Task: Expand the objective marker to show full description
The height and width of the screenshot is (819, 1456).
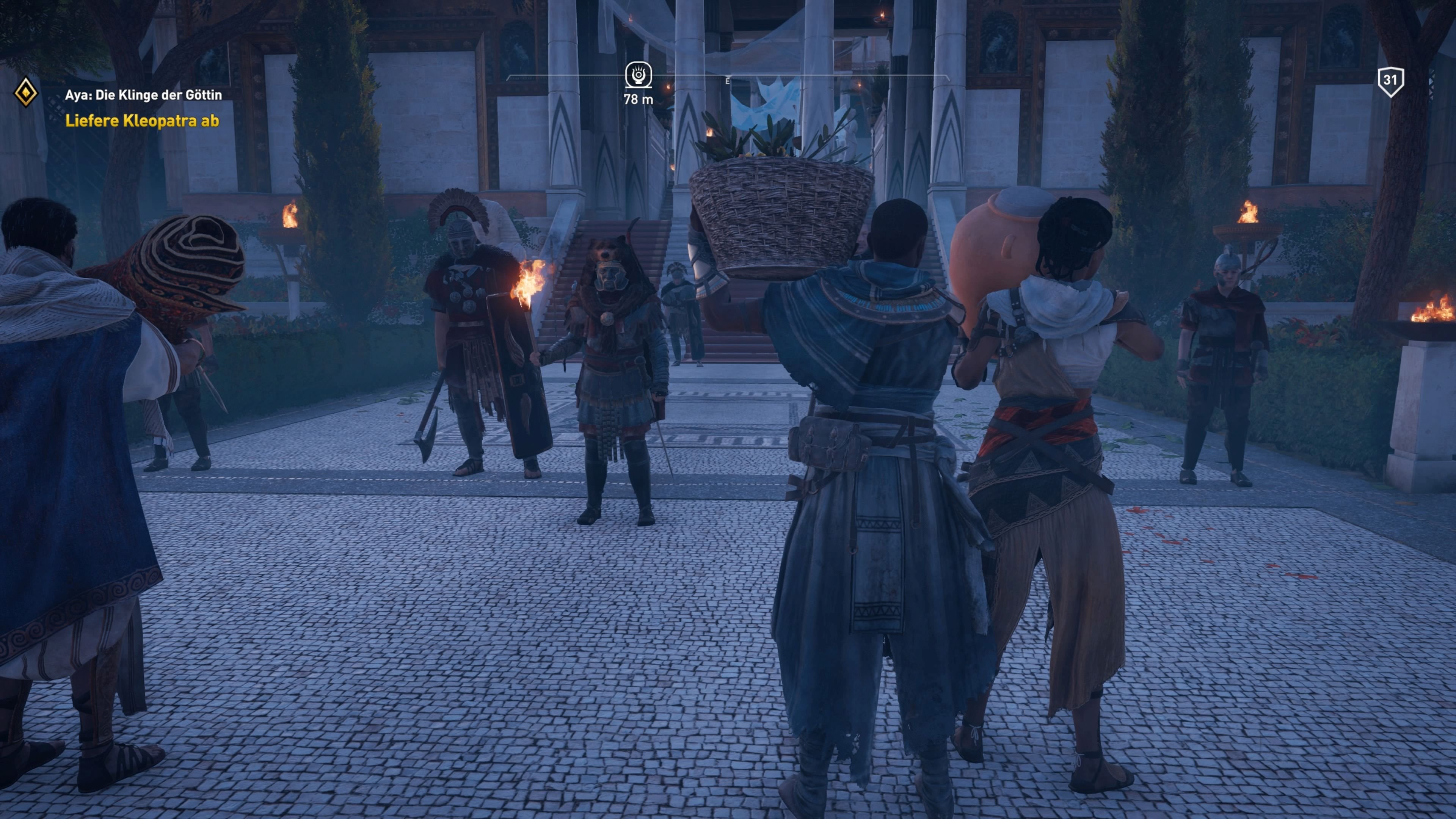Action: 638,77
